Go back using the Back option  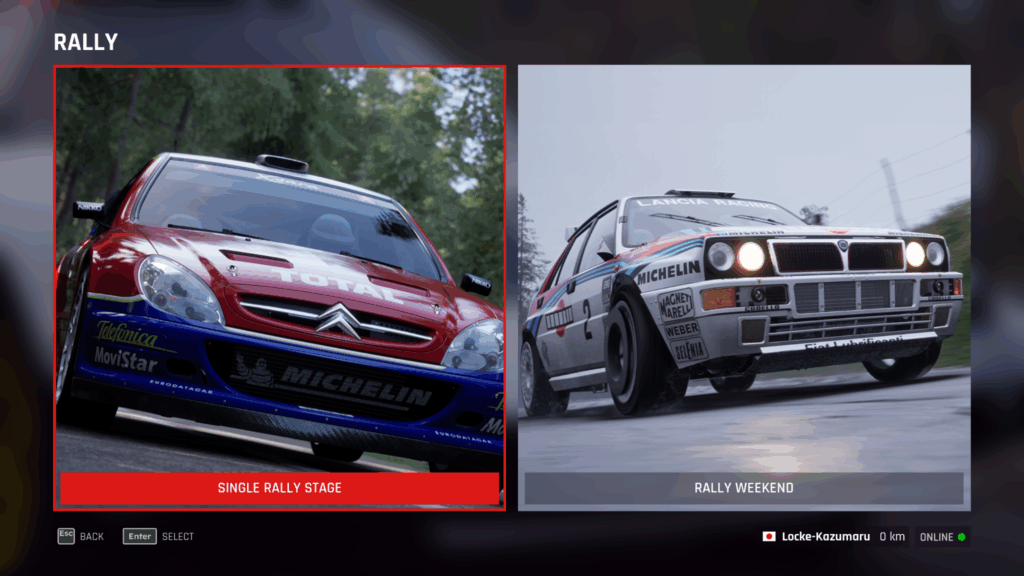click(81, 536)
